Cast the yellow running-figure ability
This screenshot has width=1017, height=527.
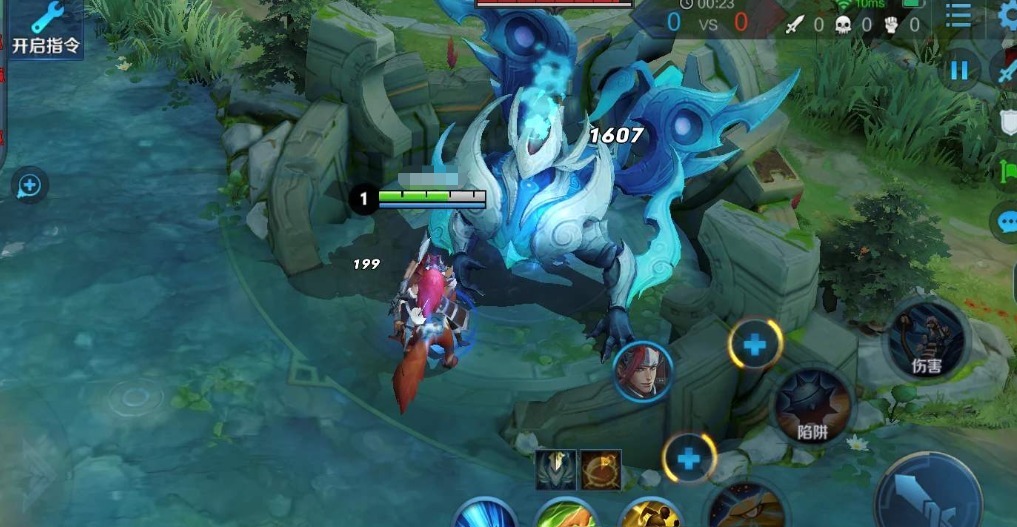pyautogui.click(x=651, y=514)
